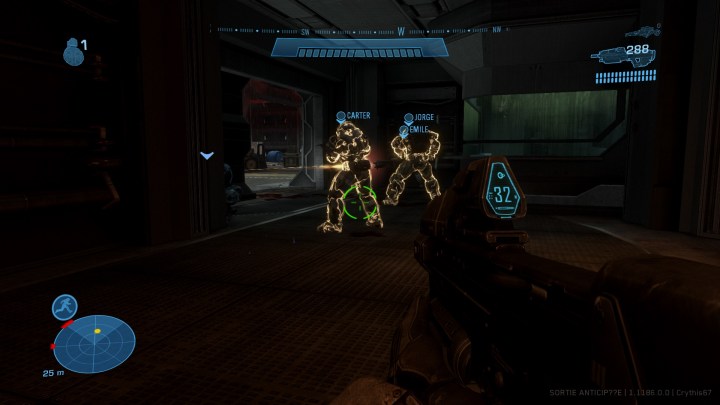Click the circular motion tracker radar
Screen dimensions: 720x405
95,342
